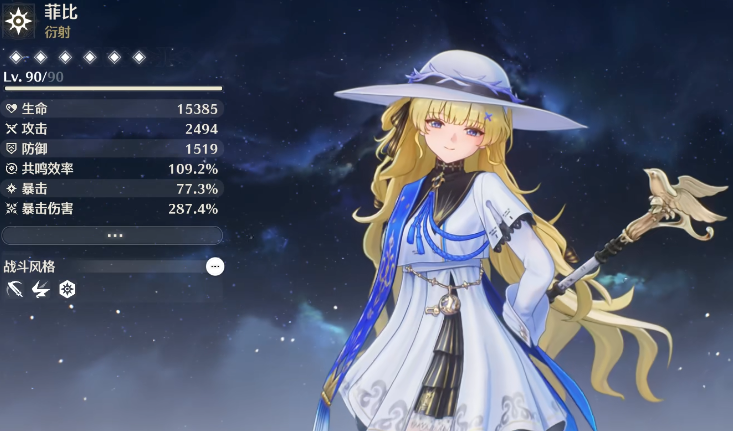Expand the full stats list with the ellipsis bar
This screenshot has width=733, height=431.
tap(112, 236)
